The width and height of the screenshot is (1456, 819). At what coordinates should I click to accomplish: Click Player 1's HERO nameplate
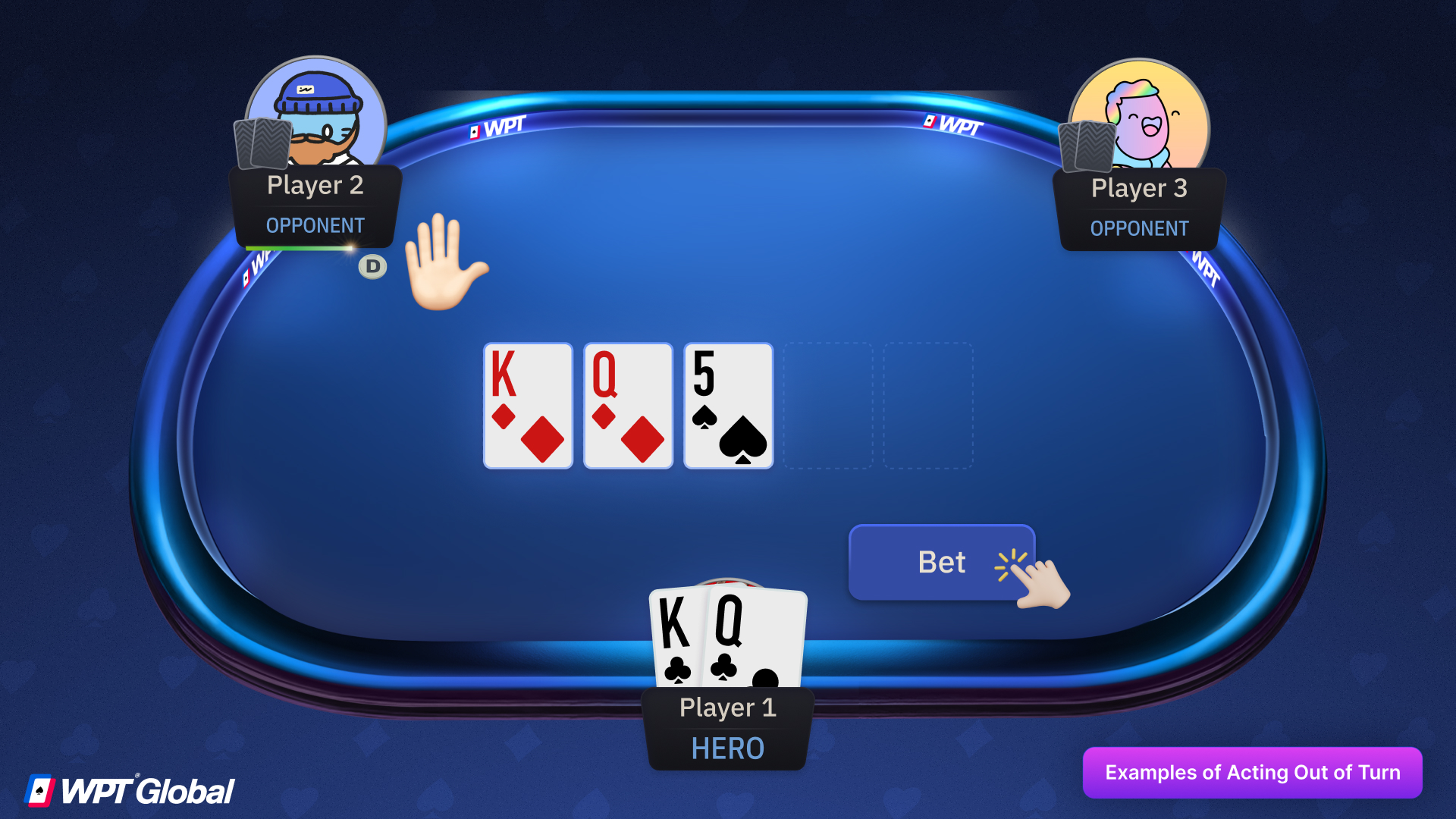(x=726, y=748)
